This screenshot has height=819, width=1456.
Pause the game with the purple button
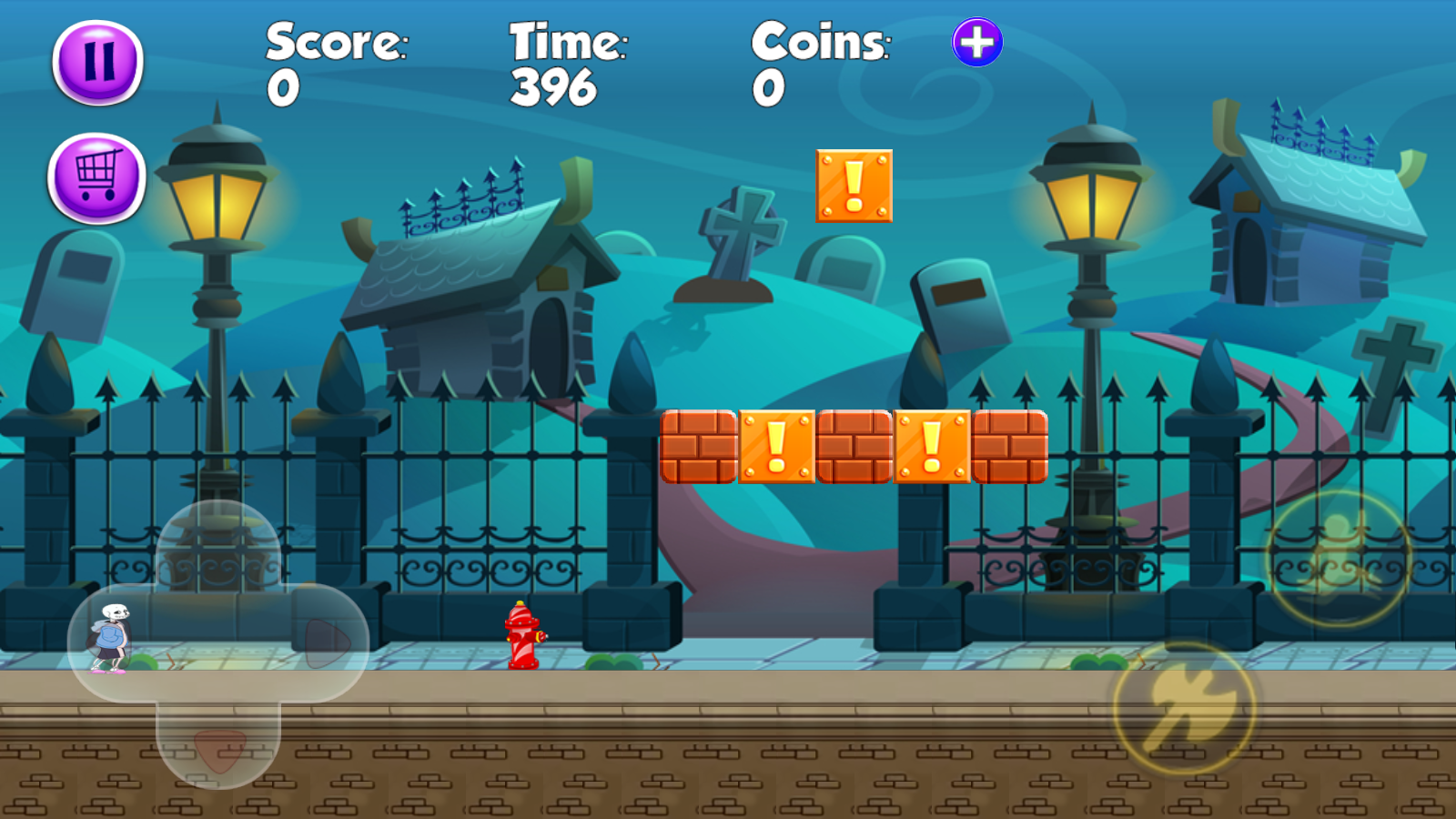coord(98,62)
